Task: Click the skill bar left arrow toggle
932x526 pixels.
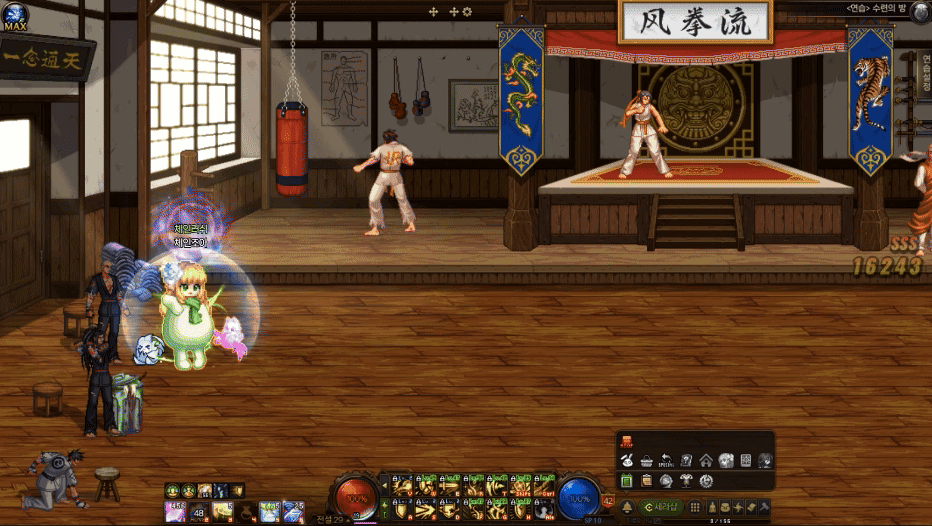Action: (x=385, y=486)
